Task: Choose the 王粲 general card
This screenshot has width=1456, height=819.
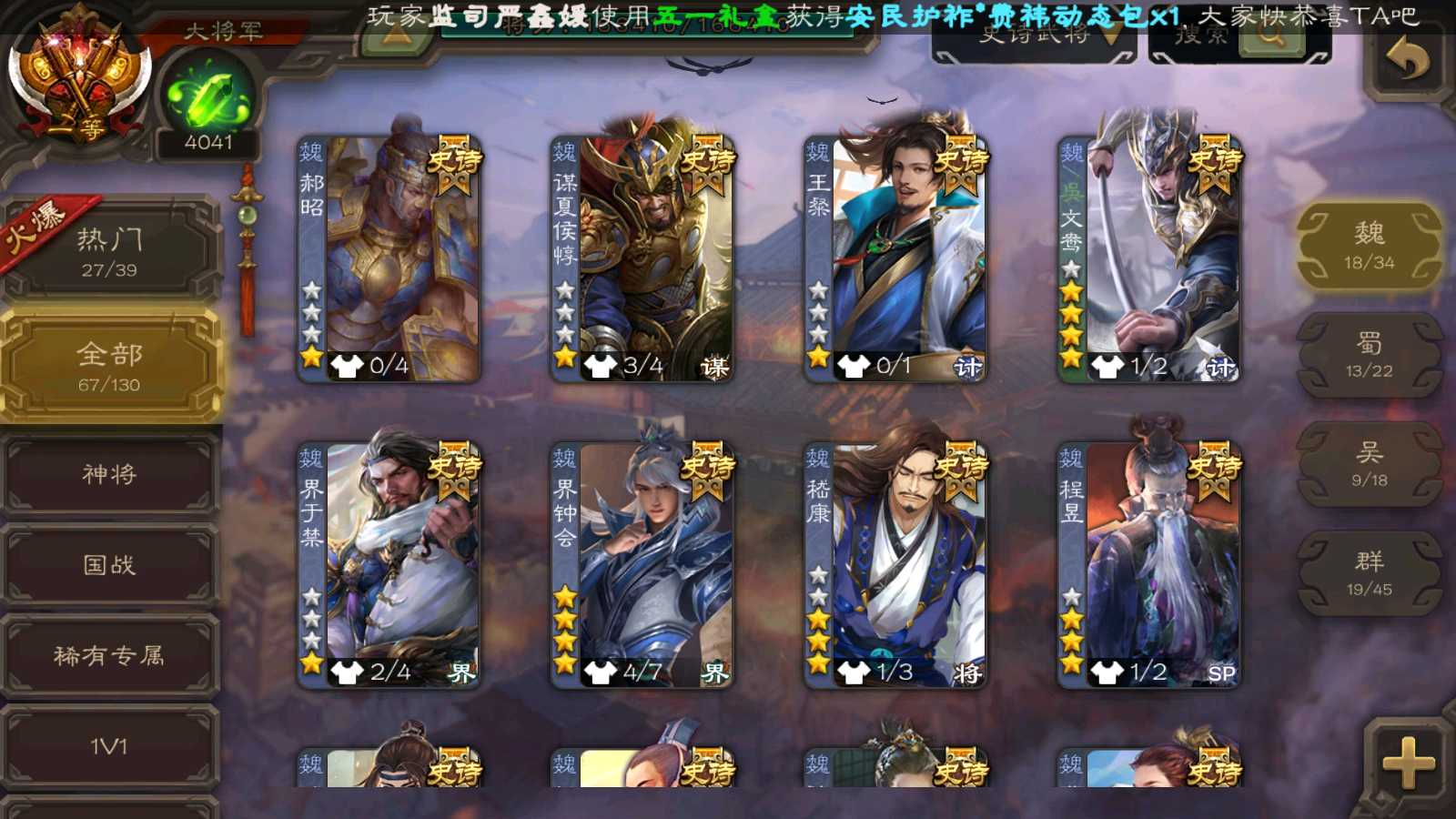Action: click(895, 259)
